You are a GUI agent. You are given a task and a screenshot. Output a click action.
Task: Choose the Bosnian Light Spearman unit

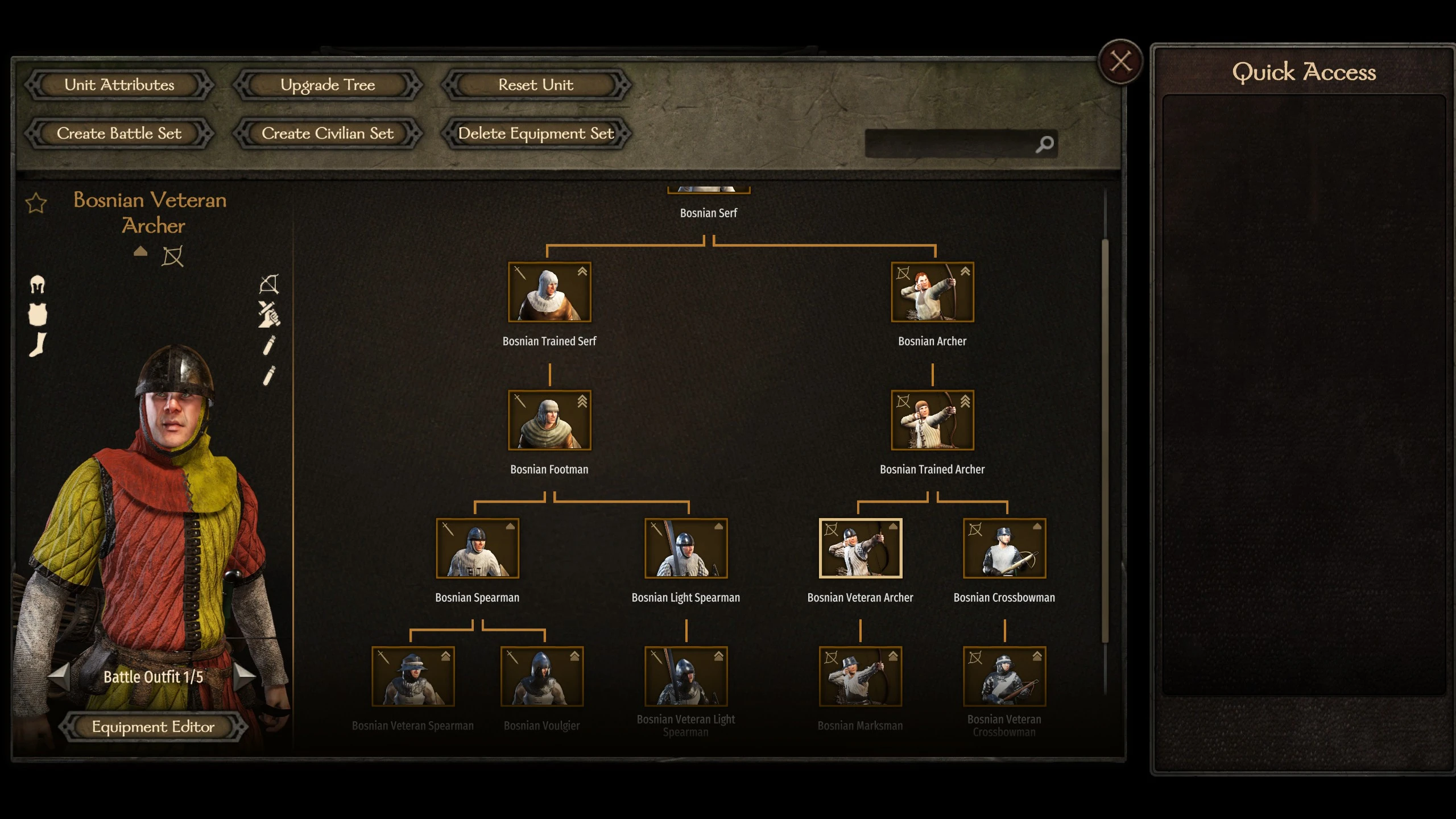[x=686, y=548]
